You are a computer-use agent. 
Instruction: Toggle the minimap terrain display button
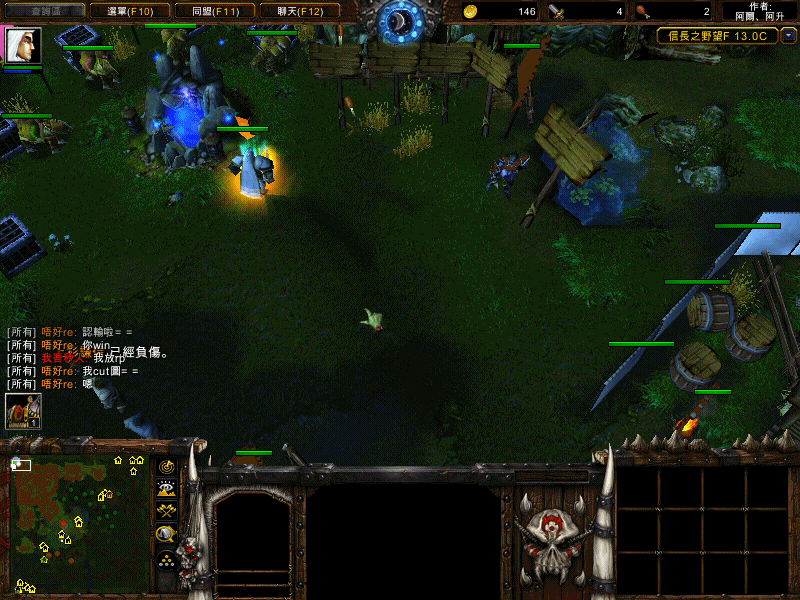click(x=167, y=489)
